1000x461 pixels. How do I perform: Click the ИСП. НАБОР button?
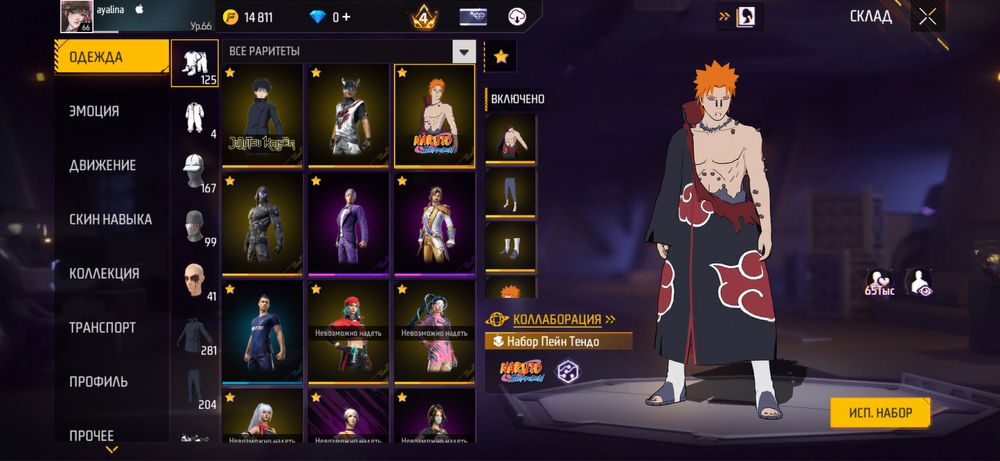[879, 411]
